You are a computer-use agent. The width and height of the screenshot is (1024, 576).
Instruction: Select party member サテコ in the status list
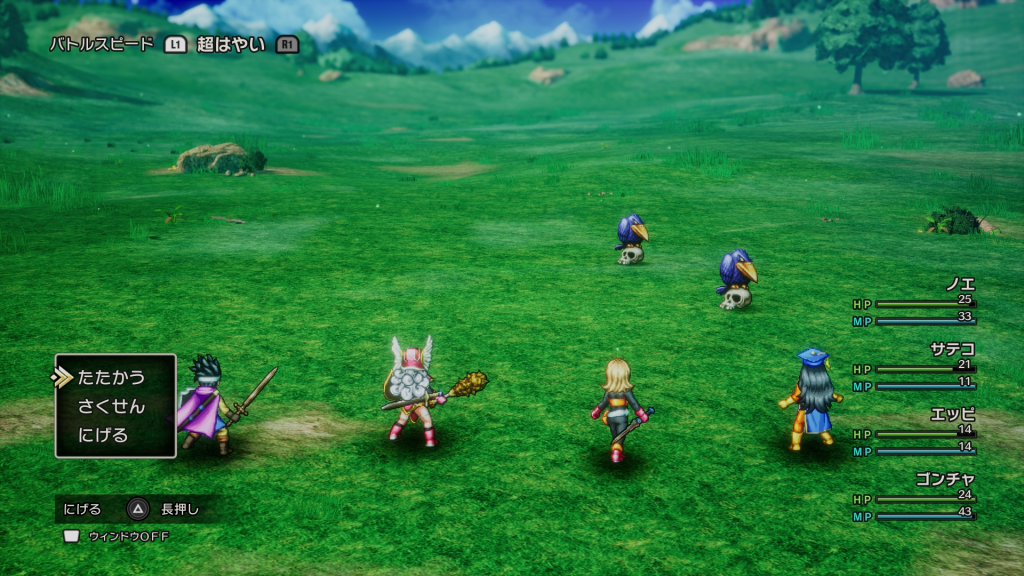coord(952,349)
